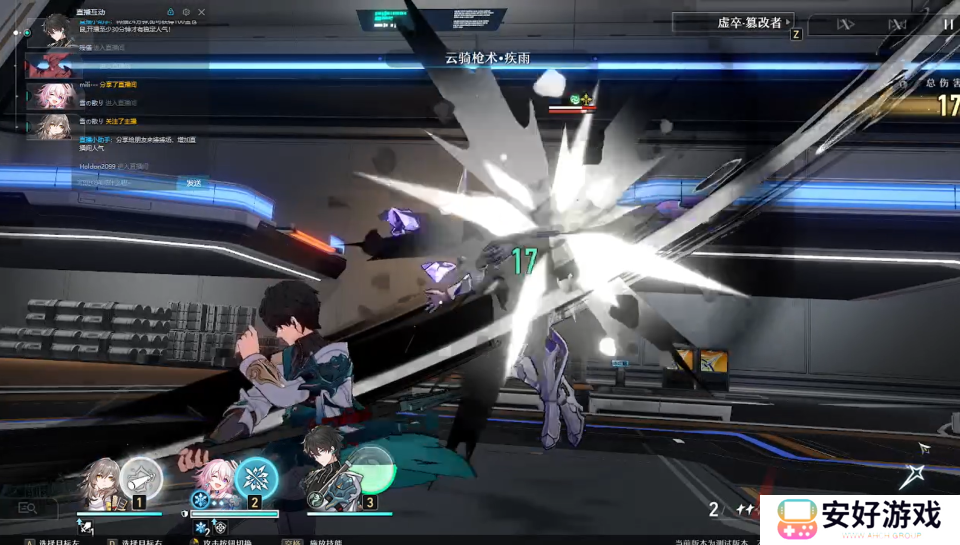960x545 pixels.
Task: Toggle battle speed-up arrow
Action: click(846, 24)
